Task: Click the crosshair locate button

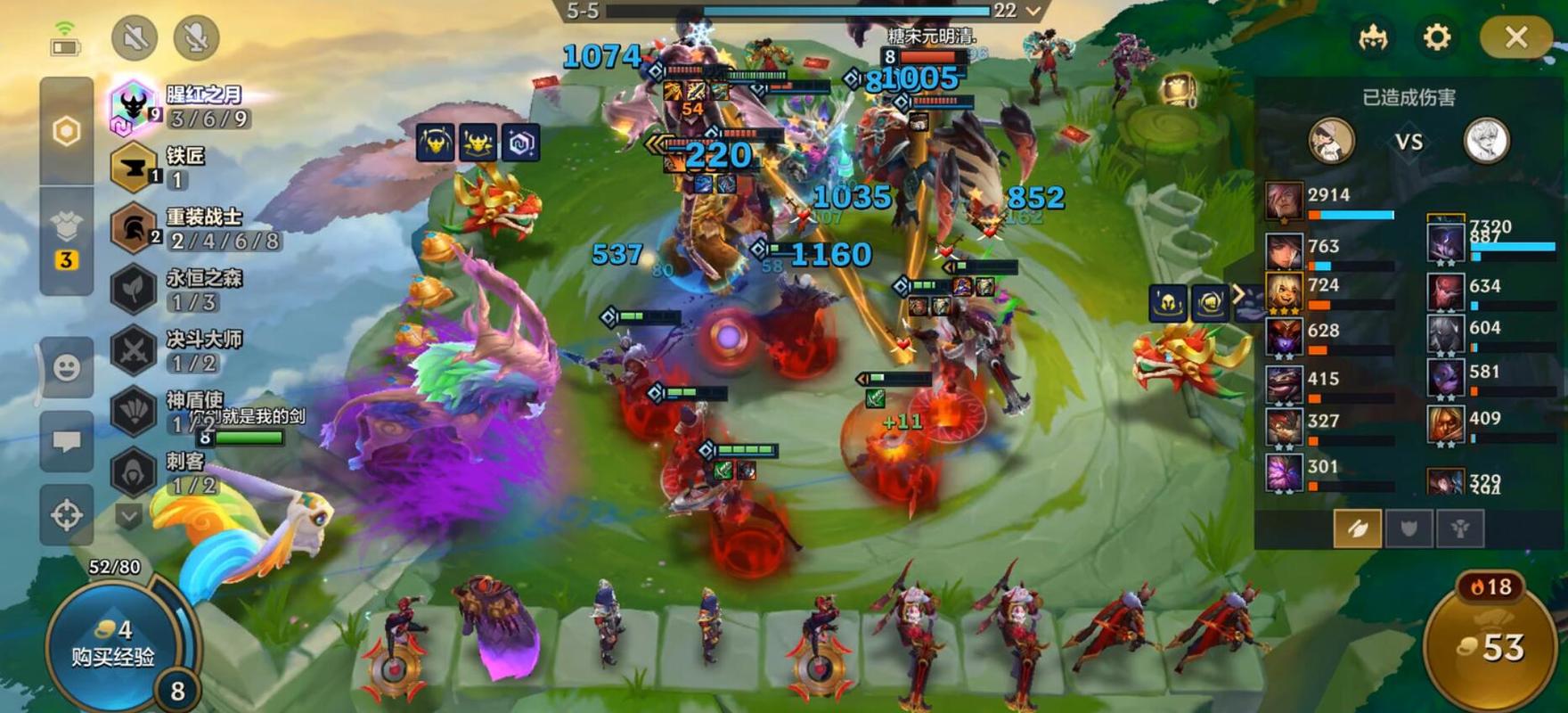Action: 67,514
